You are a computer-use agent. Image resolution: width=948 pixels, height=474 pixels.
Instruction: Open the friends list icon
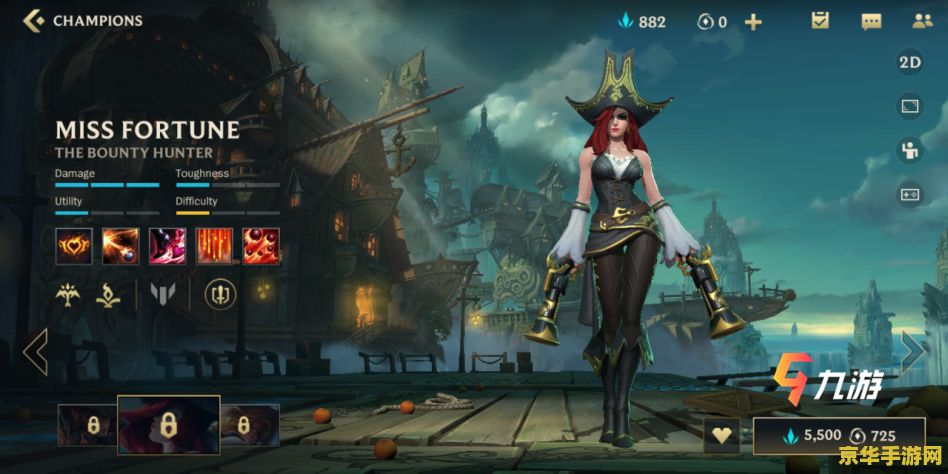922,20
